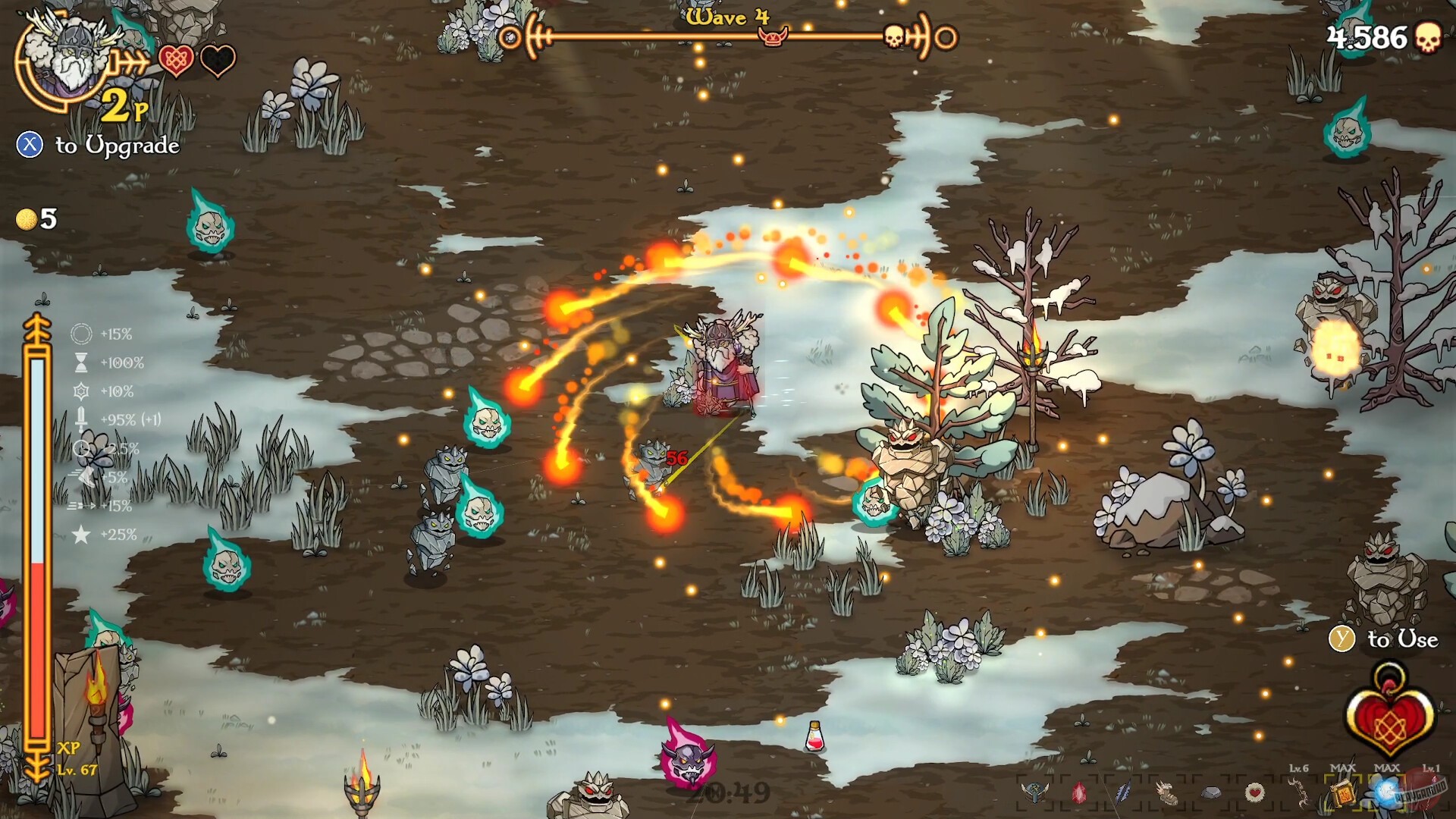
Task: Click the gold coin counter showing 5
Action: point(36,220)
